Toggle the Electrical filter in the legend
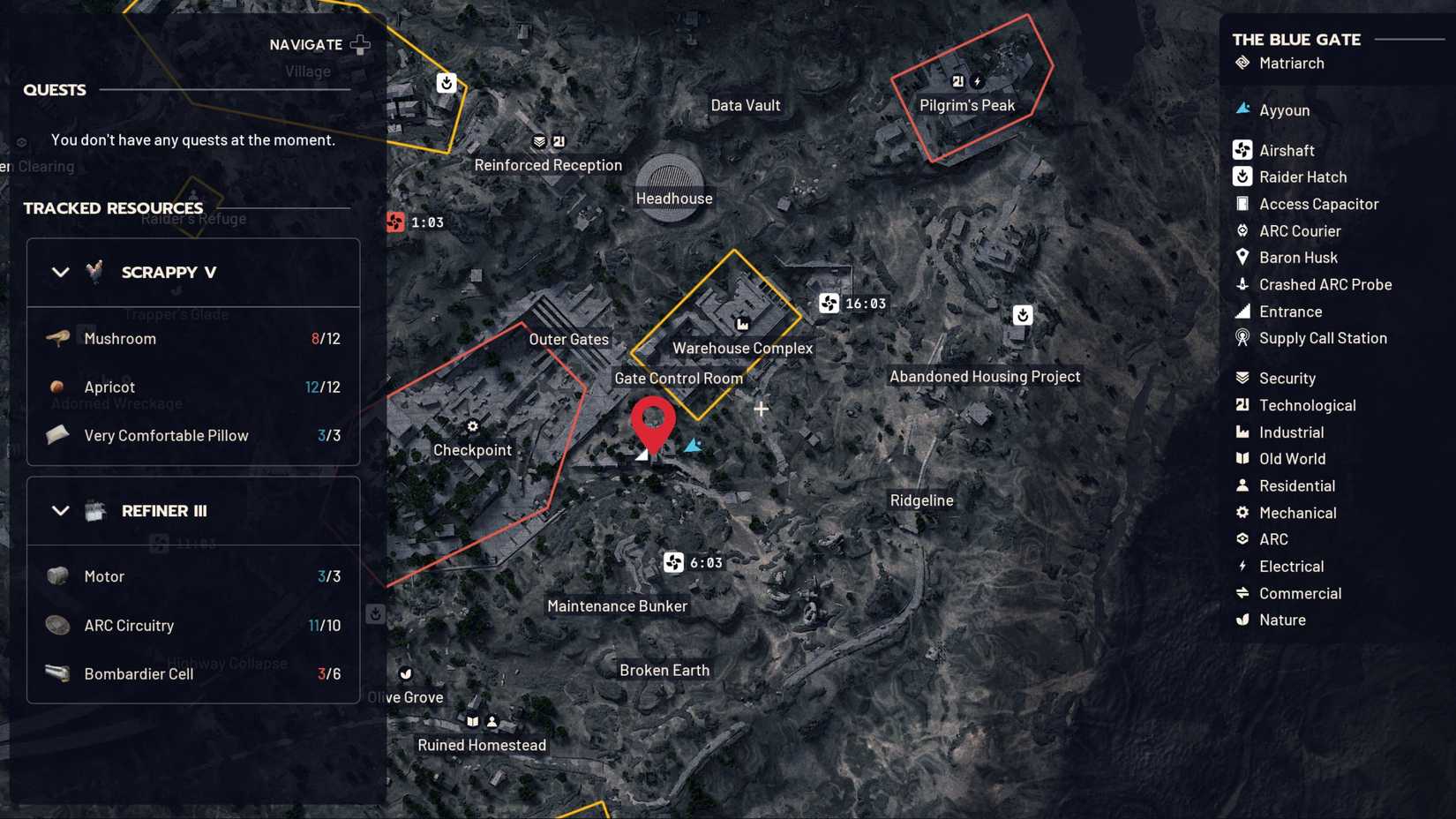 [x=1241, y=566]
